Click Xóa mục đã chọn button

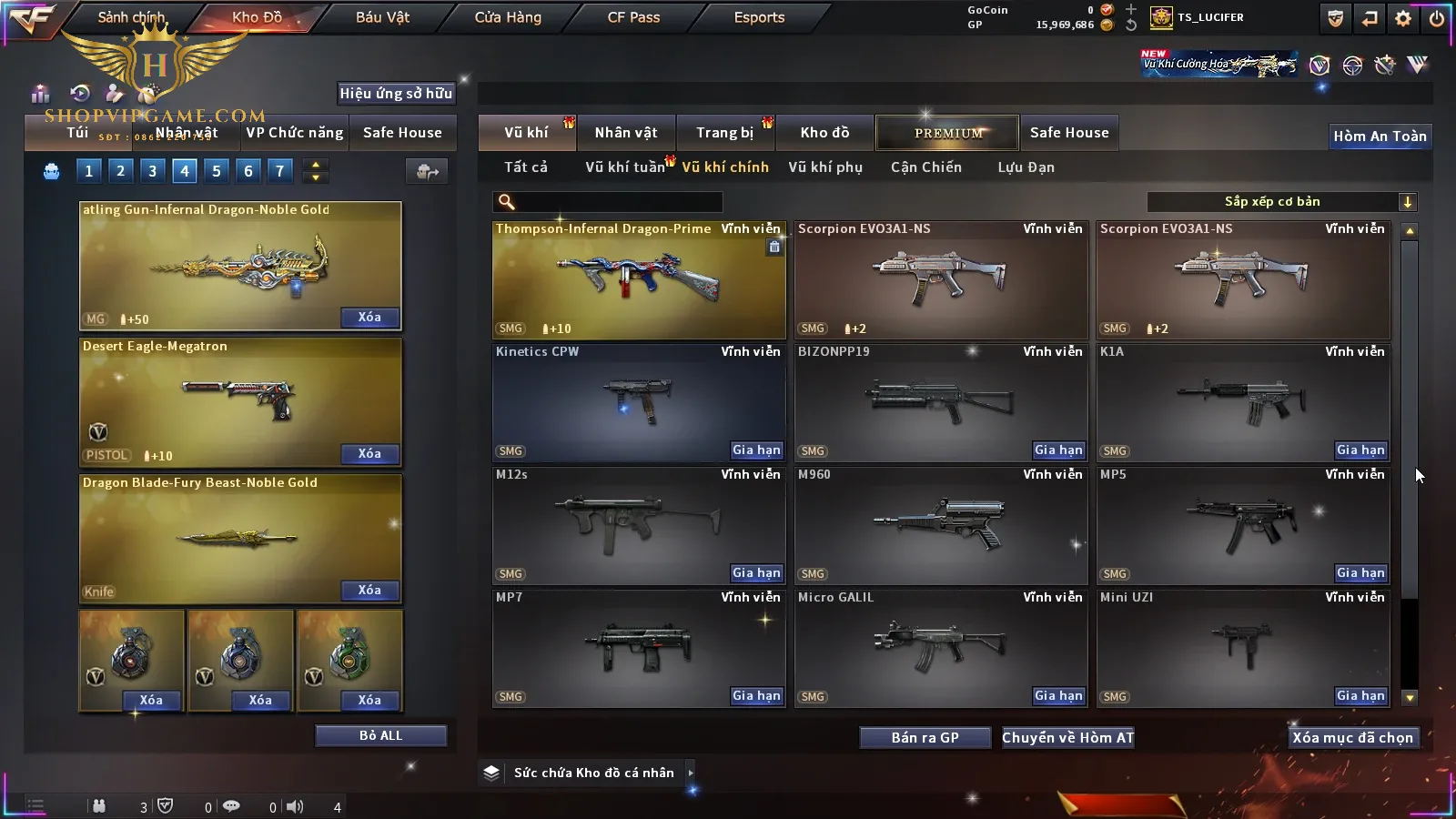coord(1352,738)
